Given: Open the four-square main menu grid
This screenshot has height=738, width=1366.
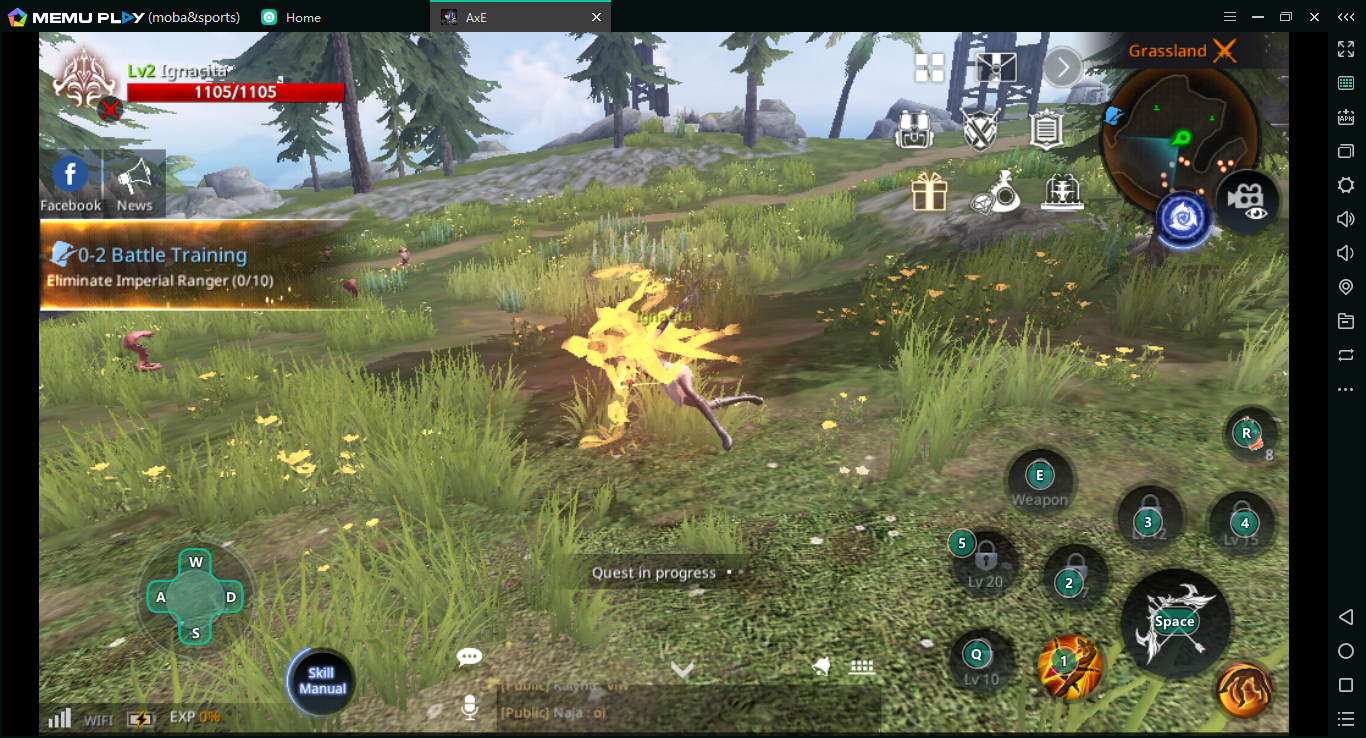Looking at the screenshot, I should pos(929,68).
